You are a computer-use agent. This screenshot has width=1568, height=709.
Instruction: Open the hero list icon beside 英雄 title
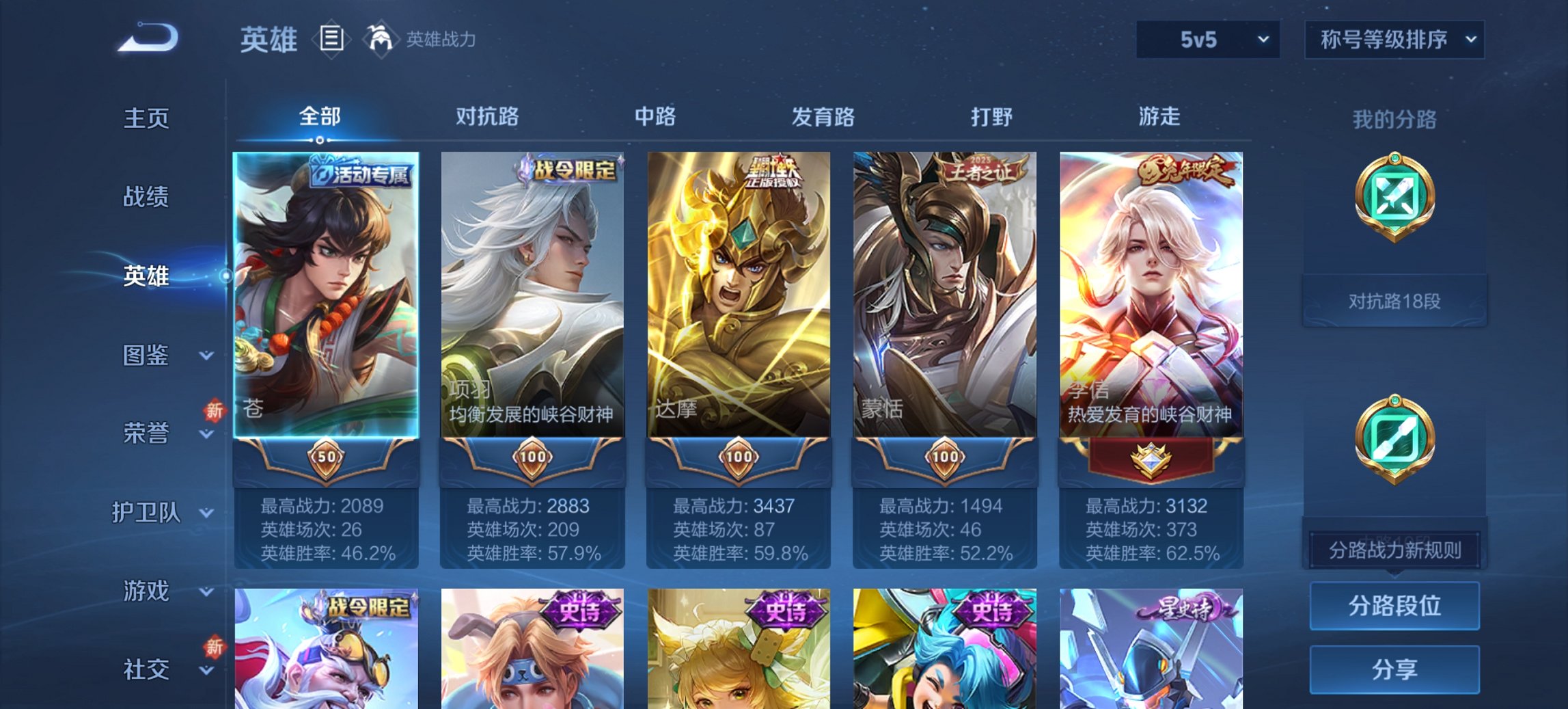pyautogui.click(x=333, y=40)
